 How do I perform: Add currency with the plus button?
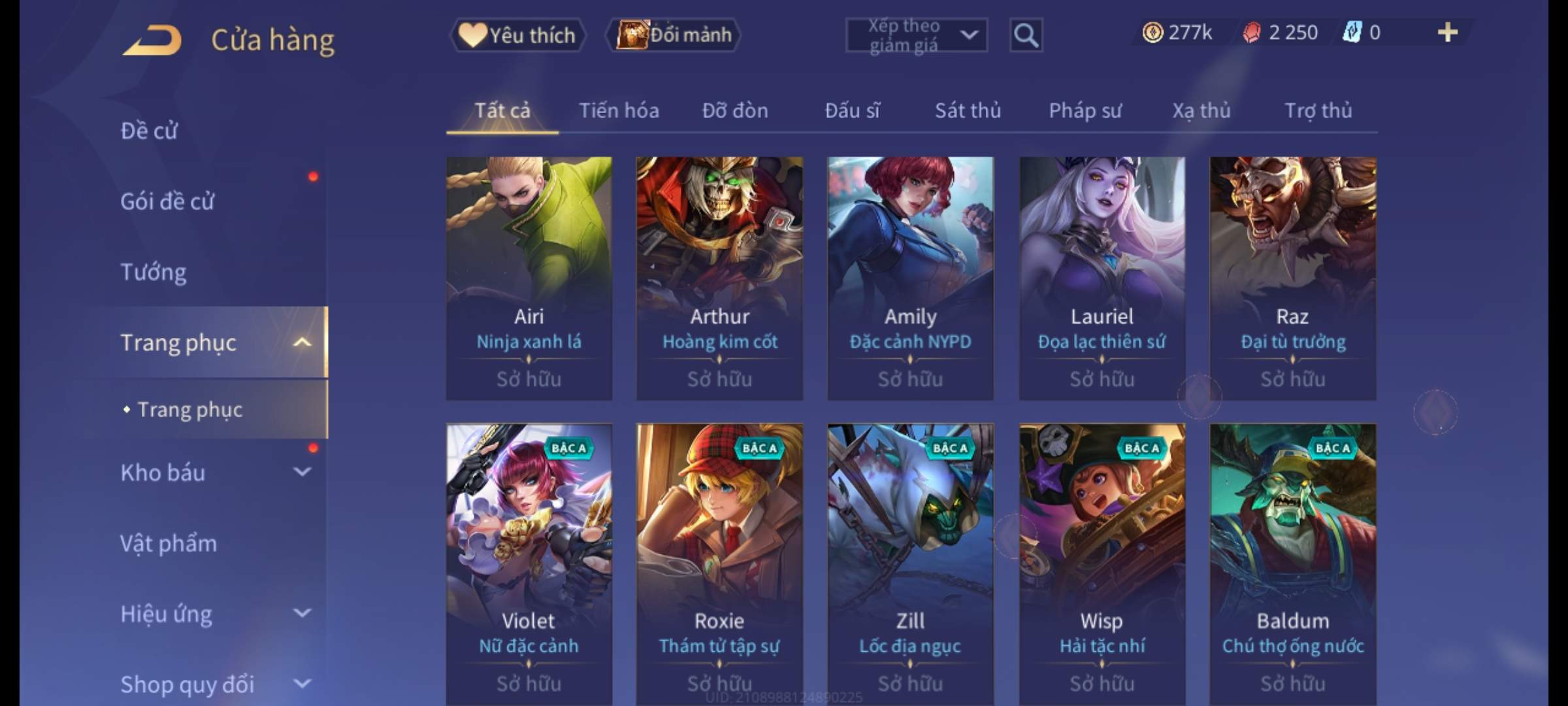coord(1448,33)
